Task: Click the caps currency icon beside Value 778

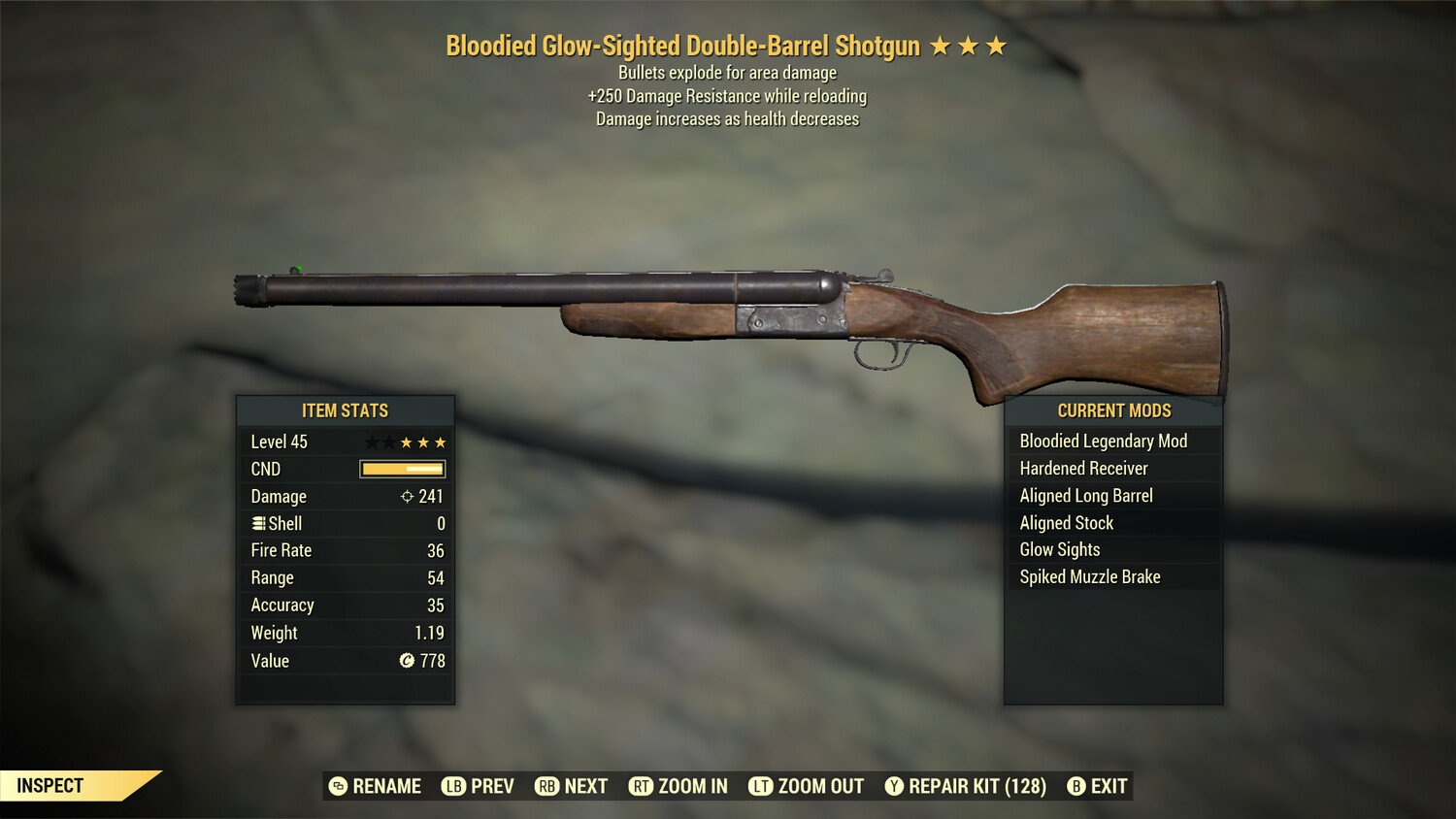Action: pyautogui.click(x=408, y=661)
